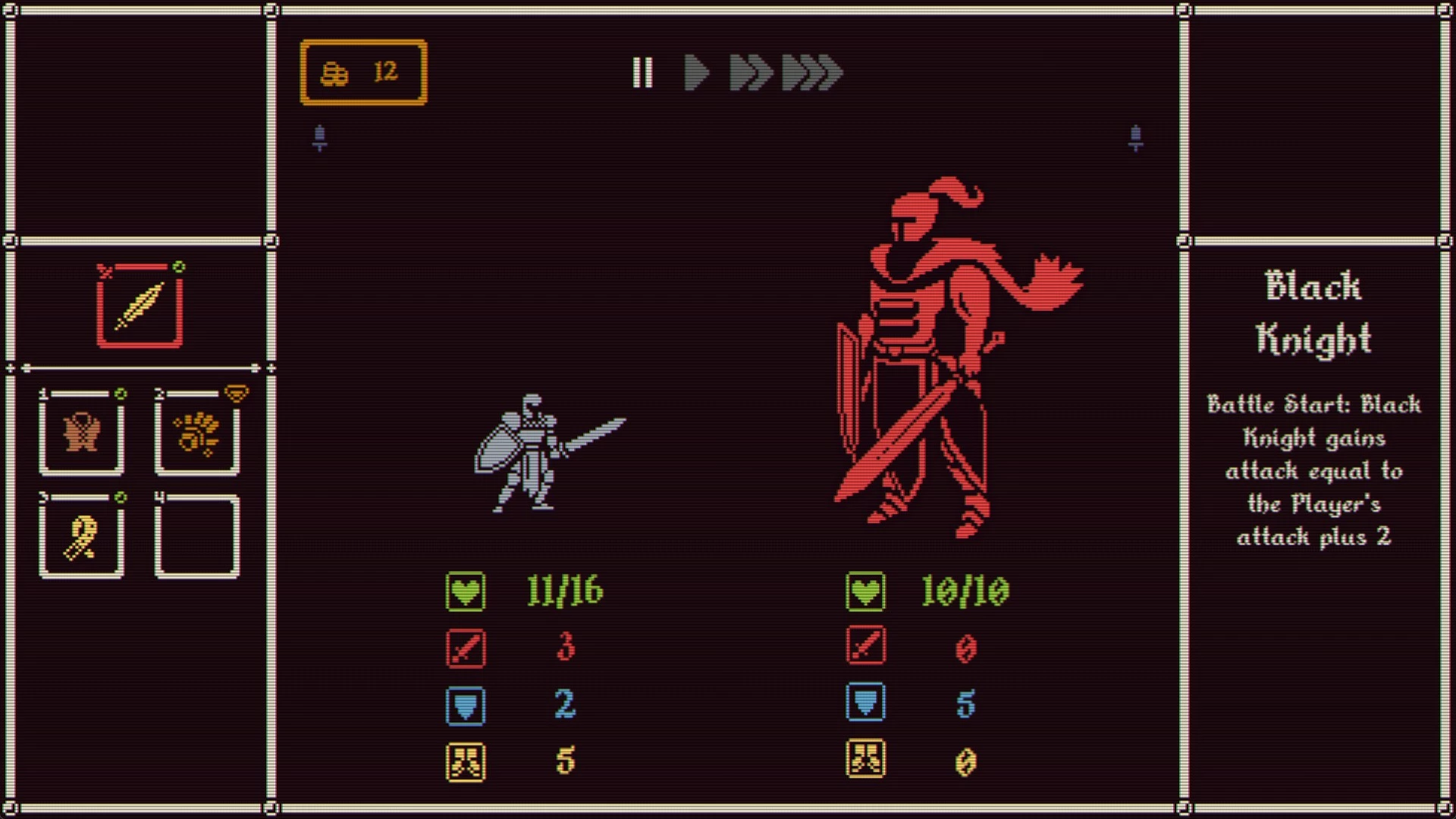Click the player's blue shield armor icon
This screenshot has width=1456, height=819.
[466, 705]
